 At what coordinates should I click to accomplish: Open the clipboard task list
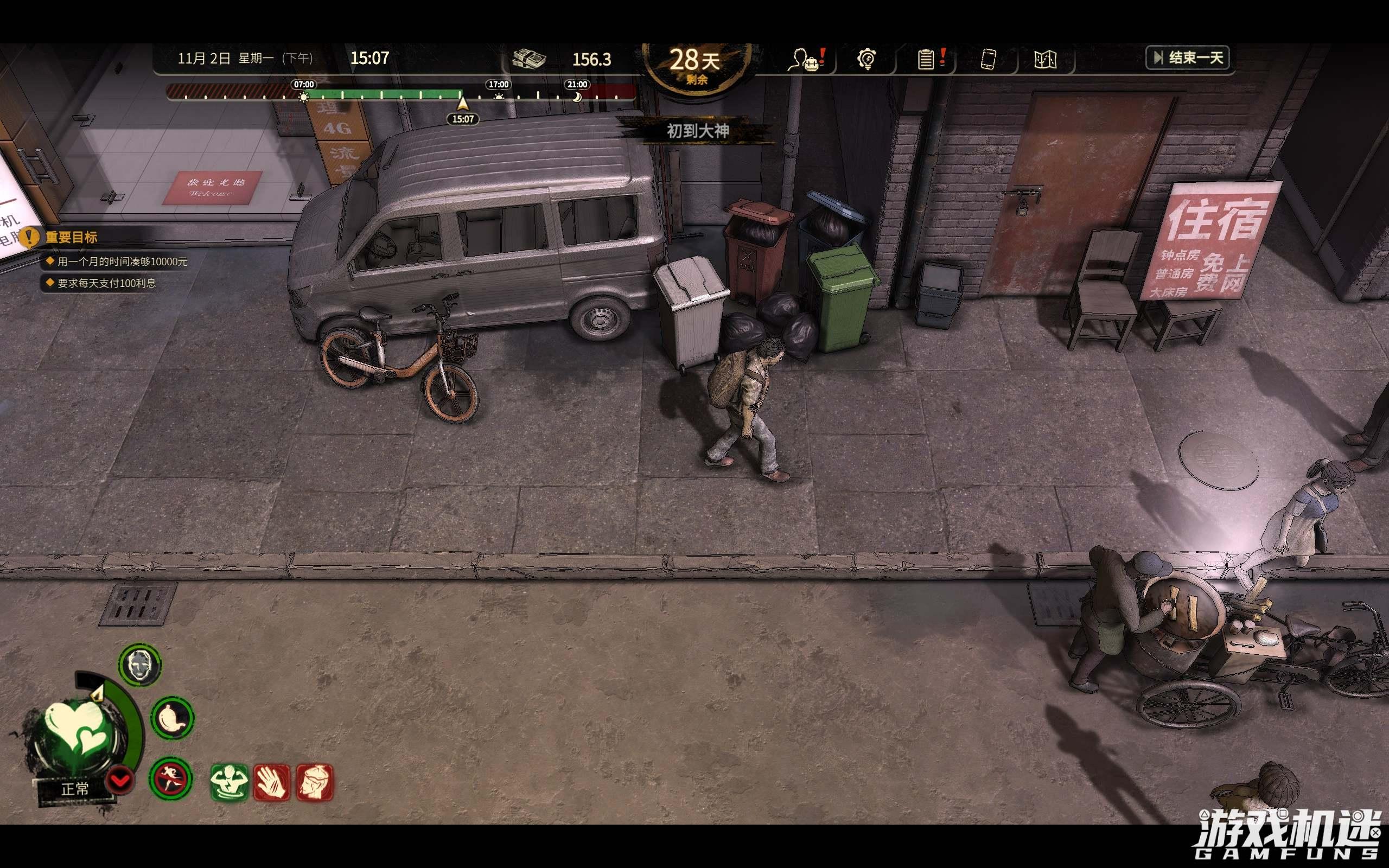pyautogui.click(x=926, y=59)
